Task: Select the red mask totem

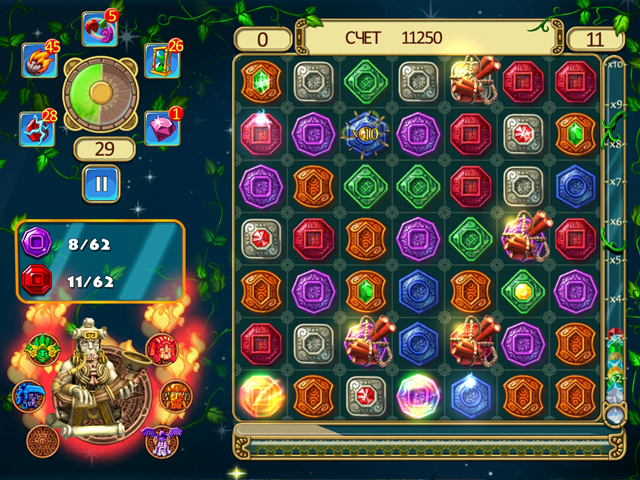Action: (160, 350)
